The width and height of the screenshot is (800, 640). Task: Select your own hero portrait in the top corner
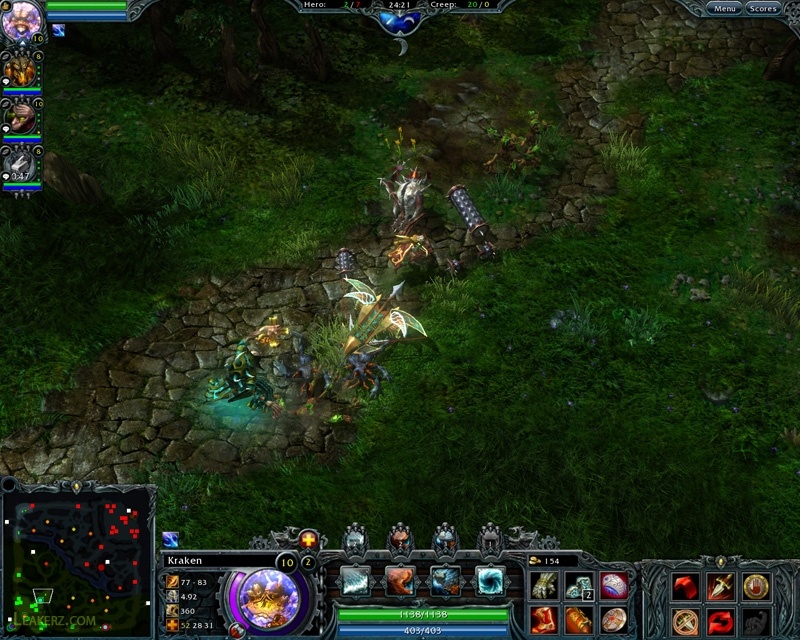[20, 18]
